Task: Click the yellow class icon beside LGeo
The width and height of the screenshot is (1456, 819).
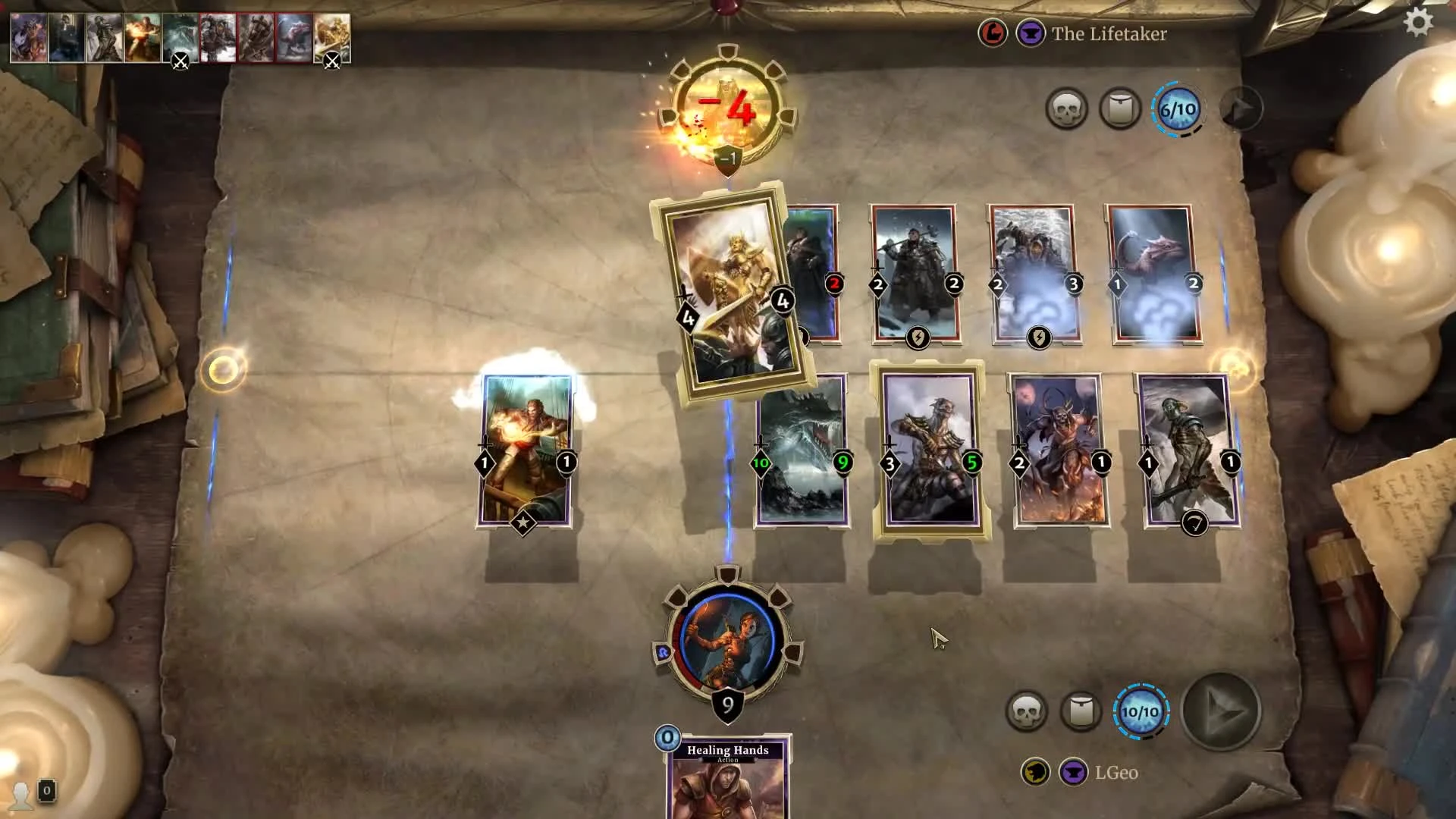Action: point(1034,771)
